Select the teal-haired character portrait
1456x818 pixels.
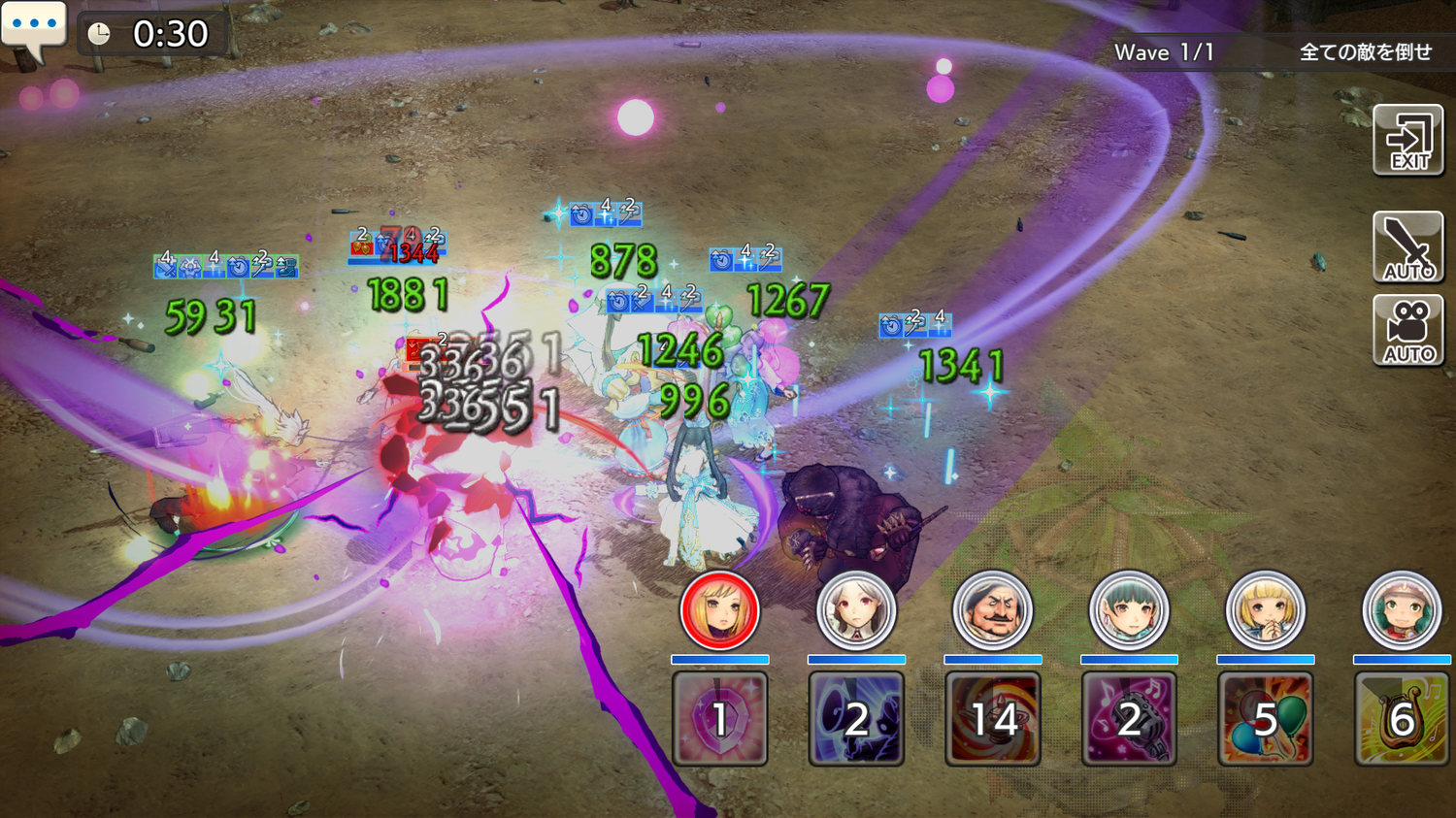[1129, 610]
